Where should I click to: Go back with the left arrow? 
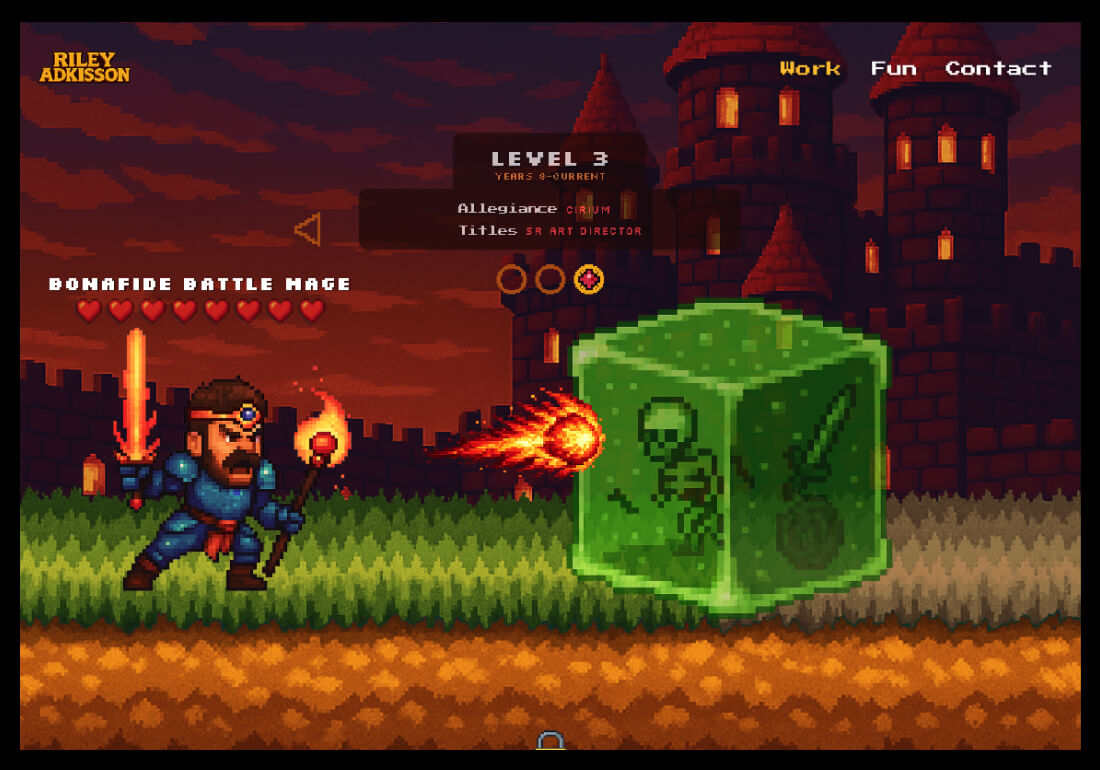click(x=307, y=229)
